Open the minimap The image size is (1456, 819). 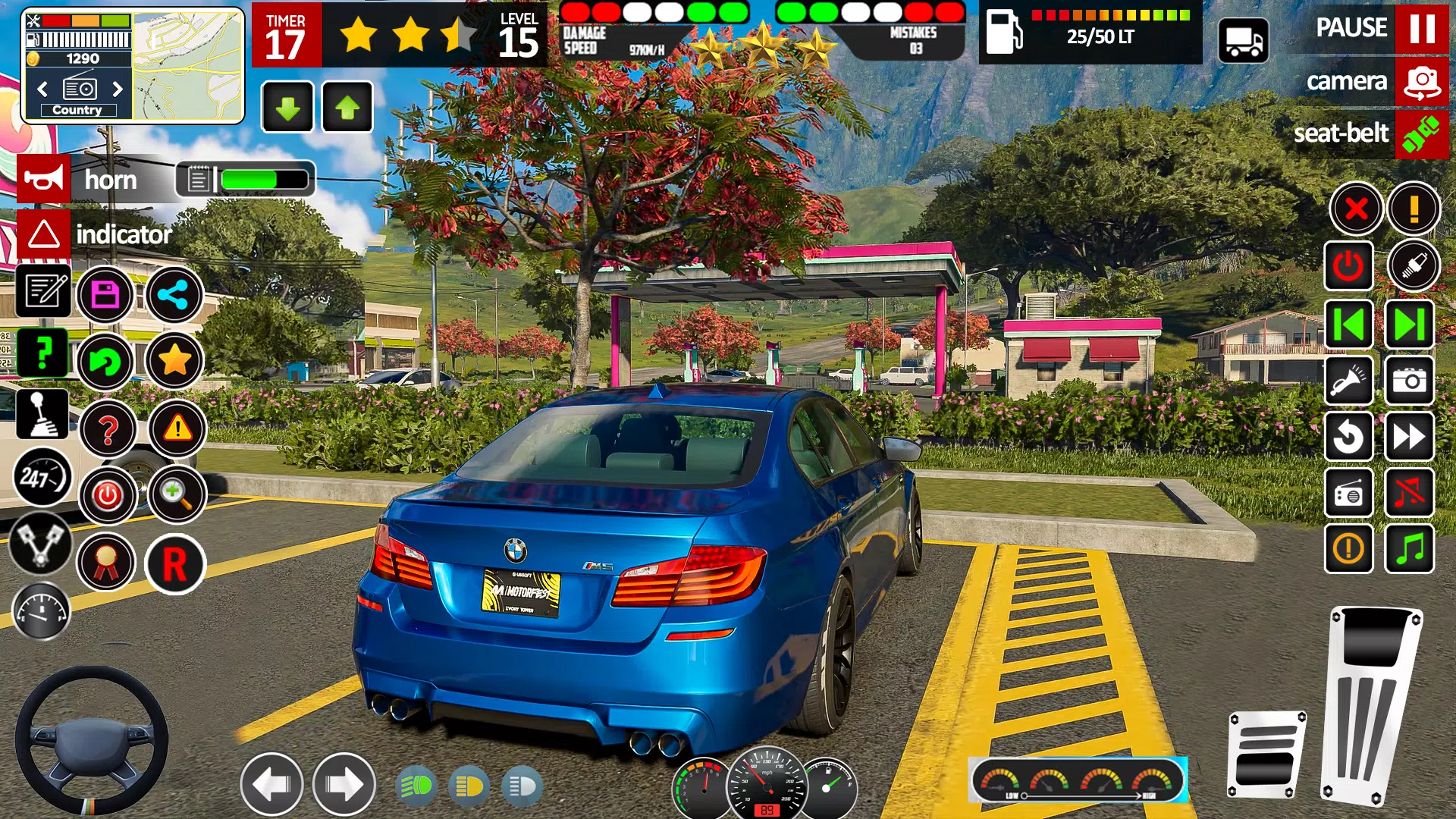[188, 66]
